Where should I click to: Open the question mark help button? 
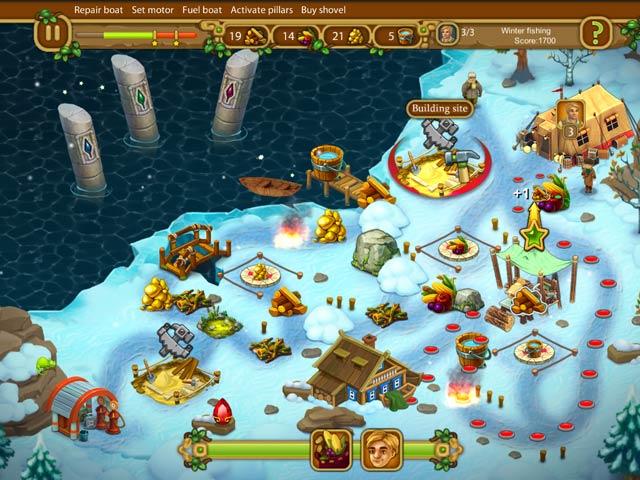pyautogui.click(x=595, y=33)
